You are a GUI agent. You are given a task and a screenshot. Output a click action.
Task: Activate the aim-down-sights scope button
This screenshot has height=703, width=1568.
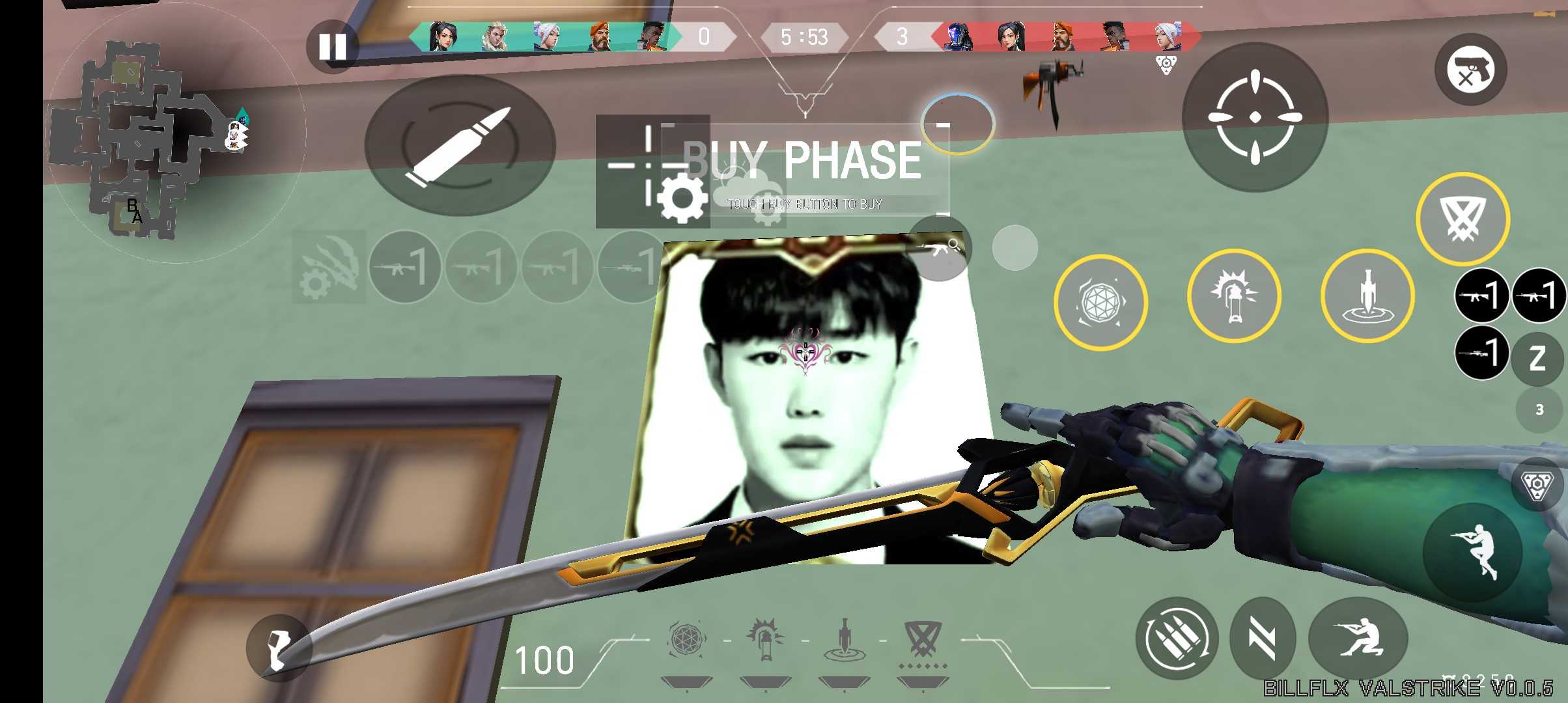[x=1255, y=117]
